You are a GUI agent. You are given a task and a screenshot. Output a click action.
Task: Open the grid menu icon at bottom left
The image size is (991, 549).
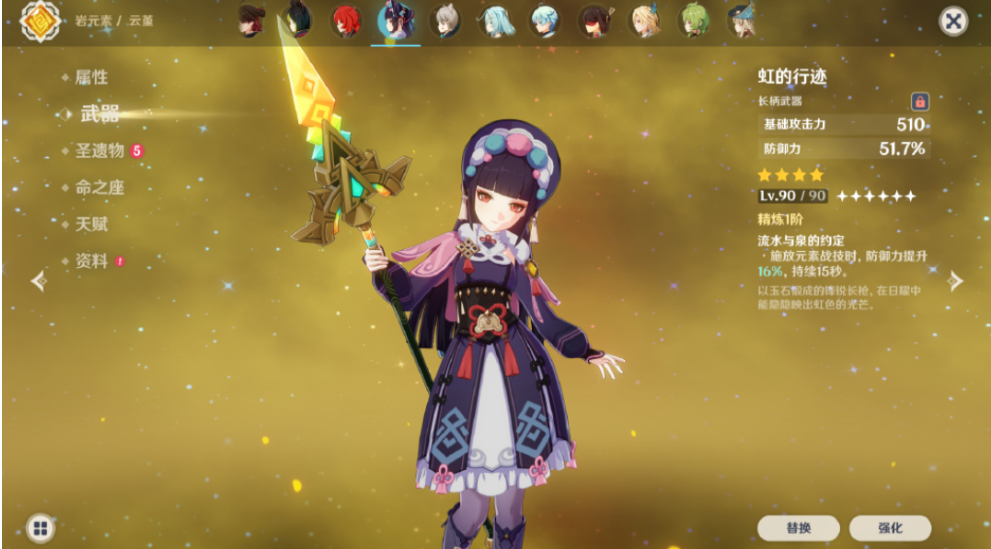tap(40, 528)
